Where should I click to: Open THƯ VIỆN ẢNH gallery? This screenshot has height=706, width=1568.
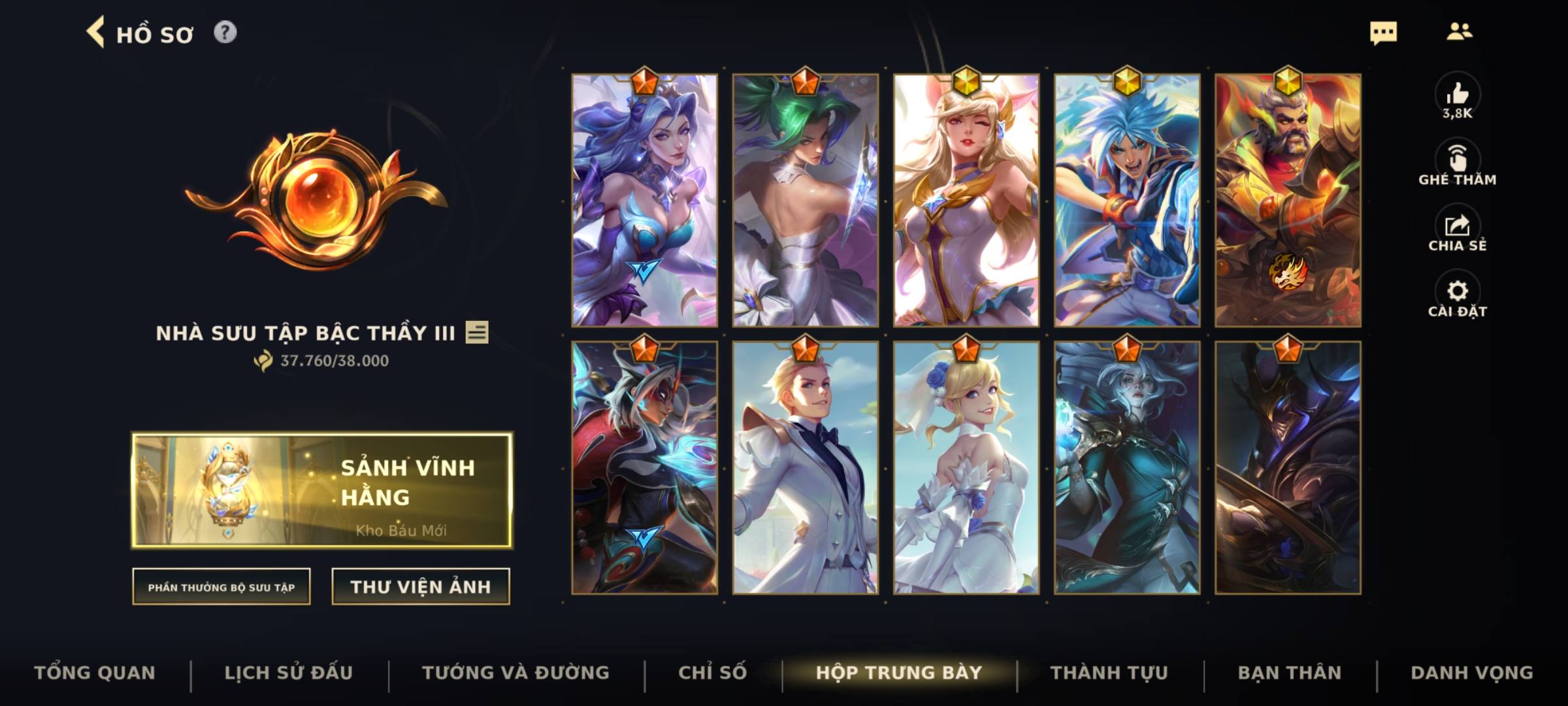421,586
